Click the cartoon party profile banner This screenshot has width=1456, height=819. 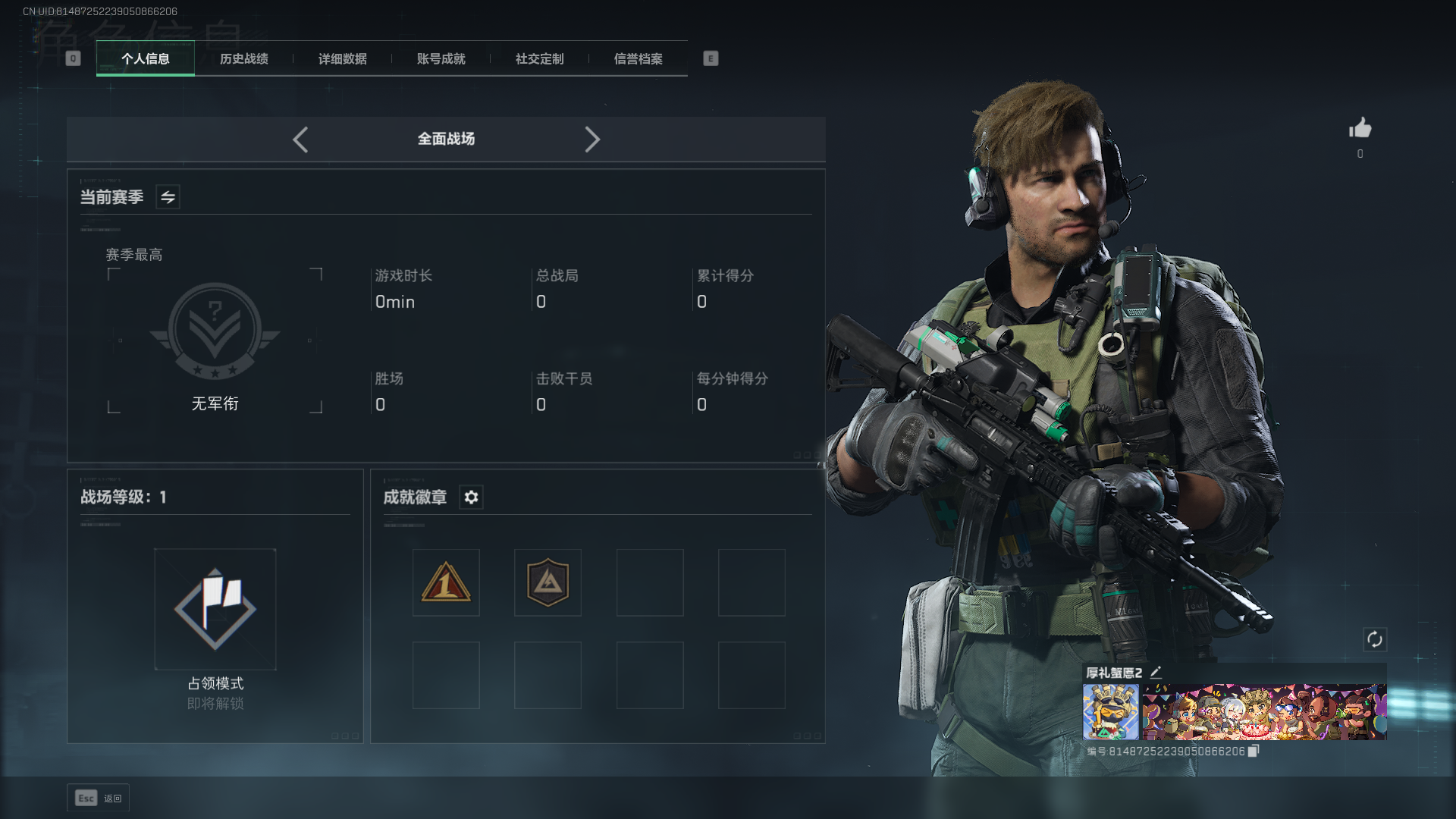coord(1264,711)
